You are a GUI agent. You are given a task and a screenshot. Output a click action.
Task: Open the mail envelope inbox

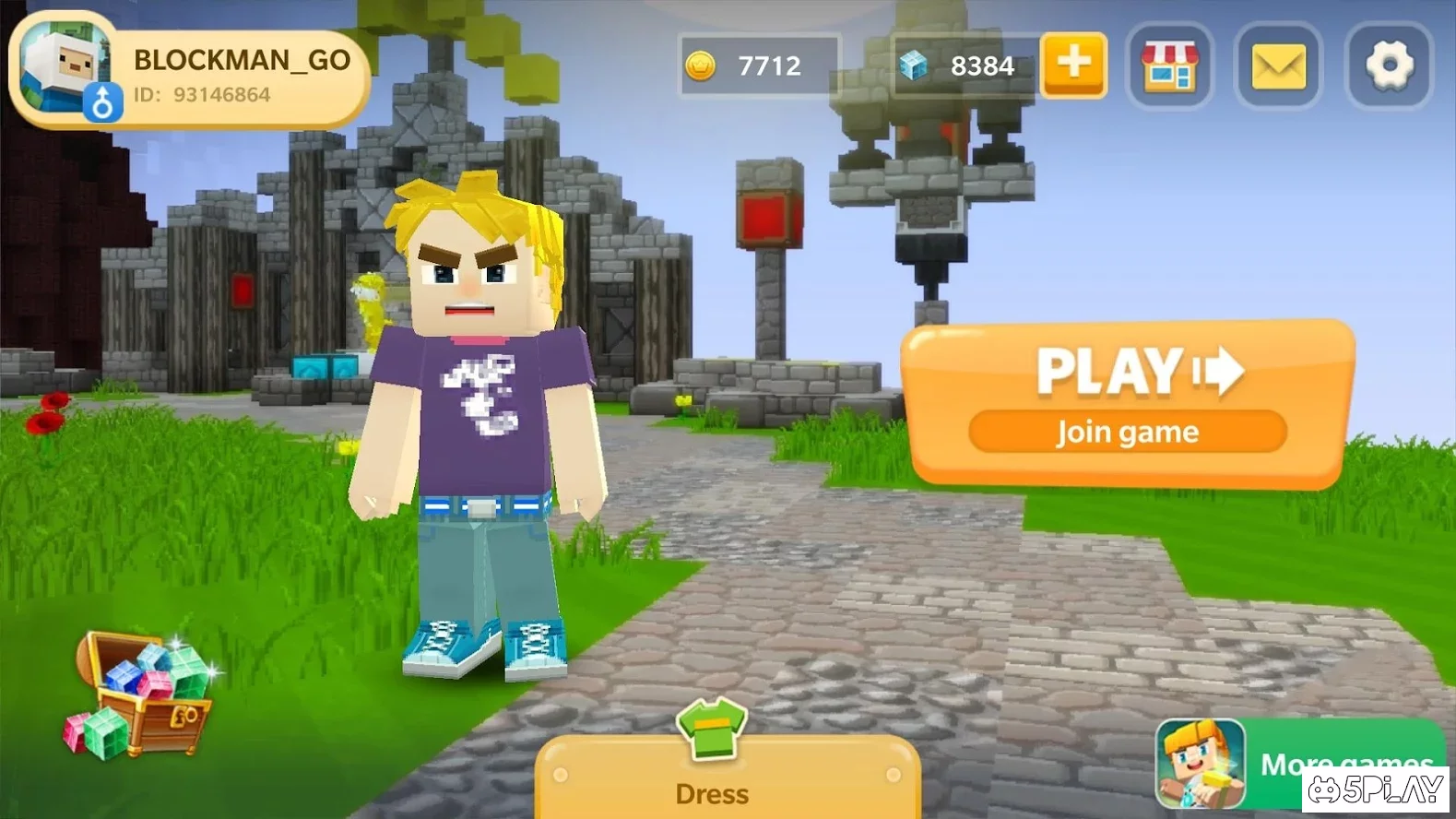point(1277,66)
